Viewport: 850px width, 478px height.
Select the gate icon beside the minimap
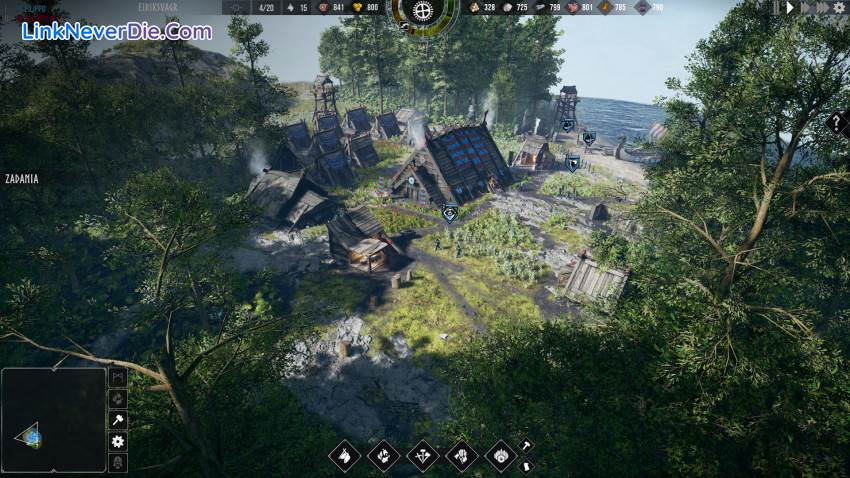tap(118, 377)
